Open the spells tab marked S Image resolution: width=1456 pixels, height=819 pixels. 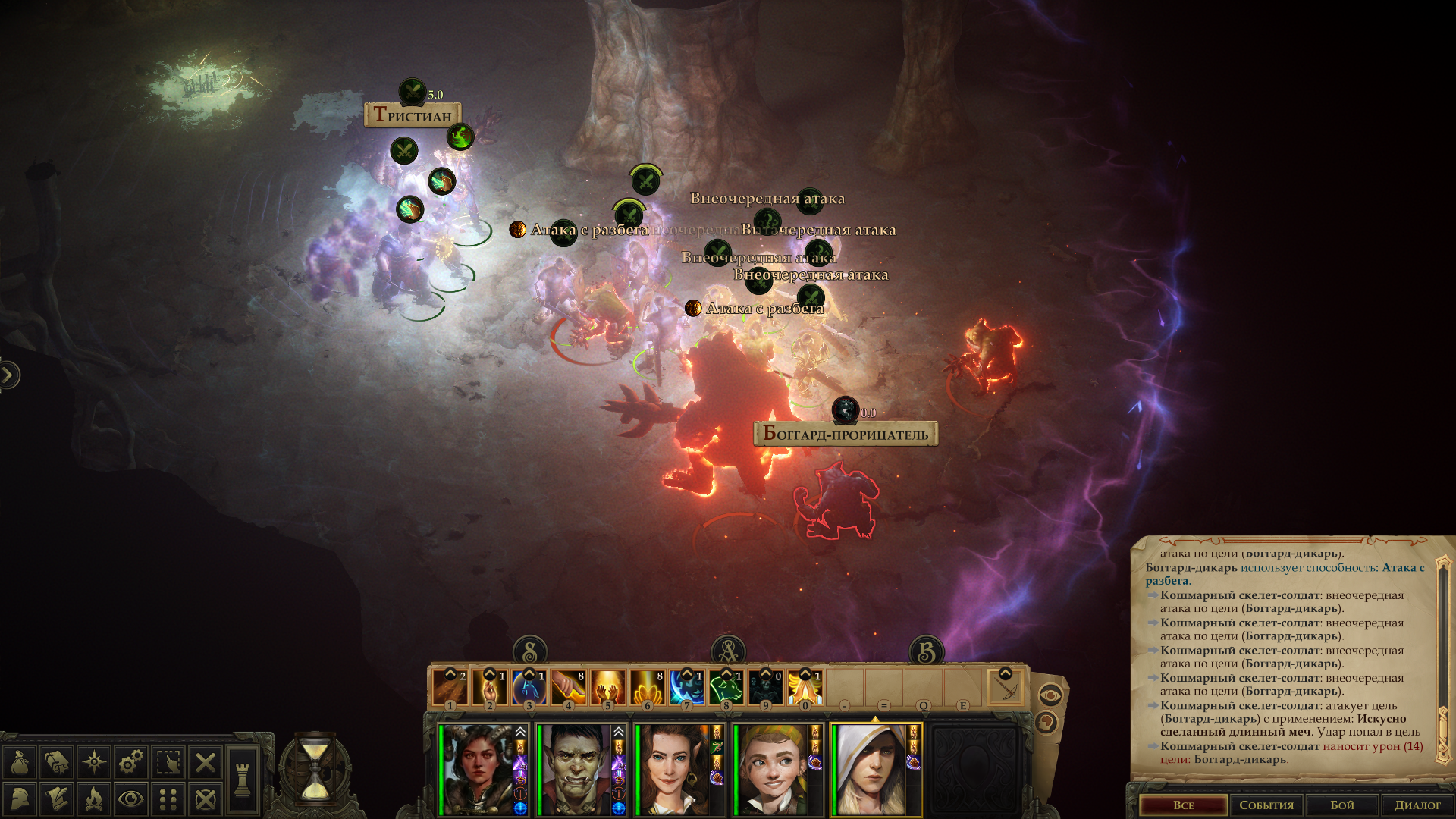529,651
